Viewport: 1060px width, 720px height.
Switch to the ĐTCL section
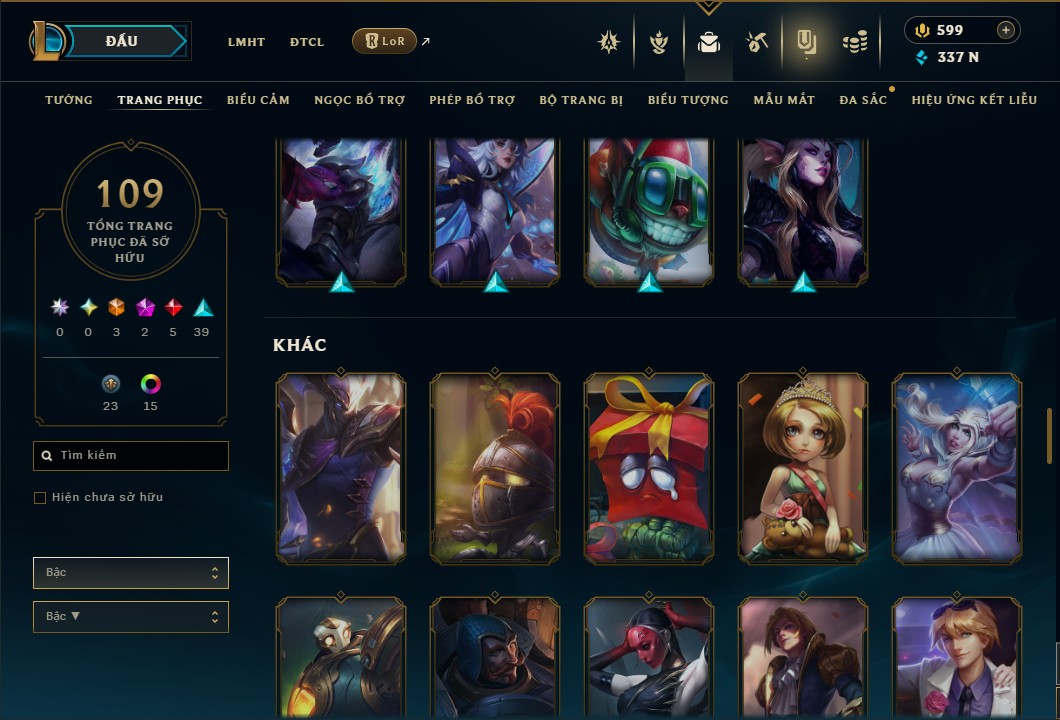click(307, 42)
